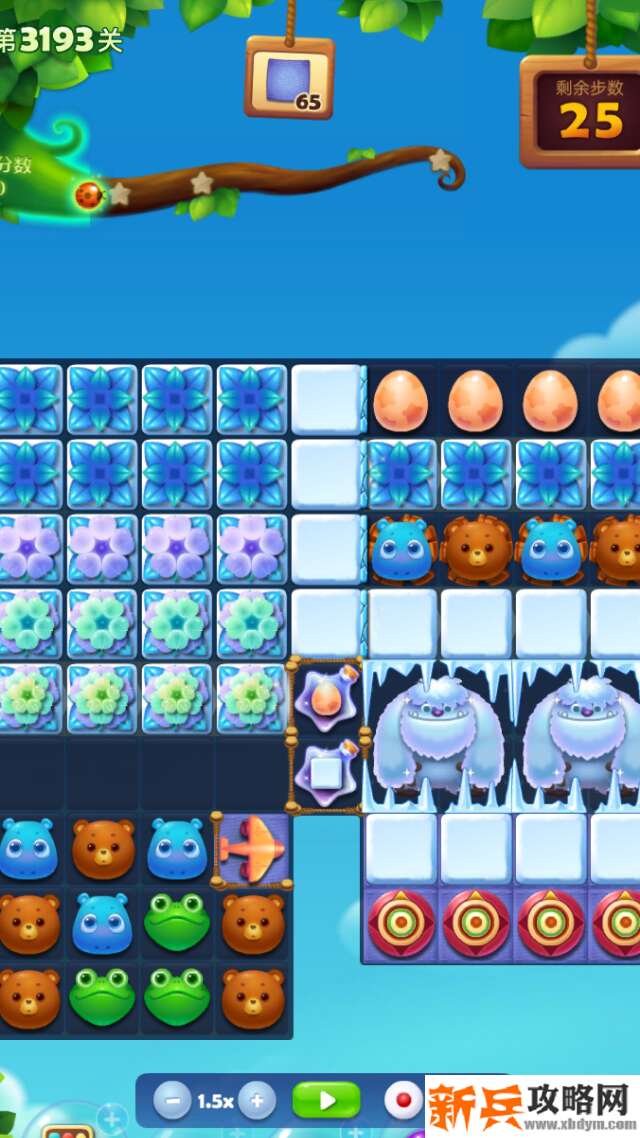Tap the brown bear between two blue hippos
640x1138 pixels.
pos(103,849)
